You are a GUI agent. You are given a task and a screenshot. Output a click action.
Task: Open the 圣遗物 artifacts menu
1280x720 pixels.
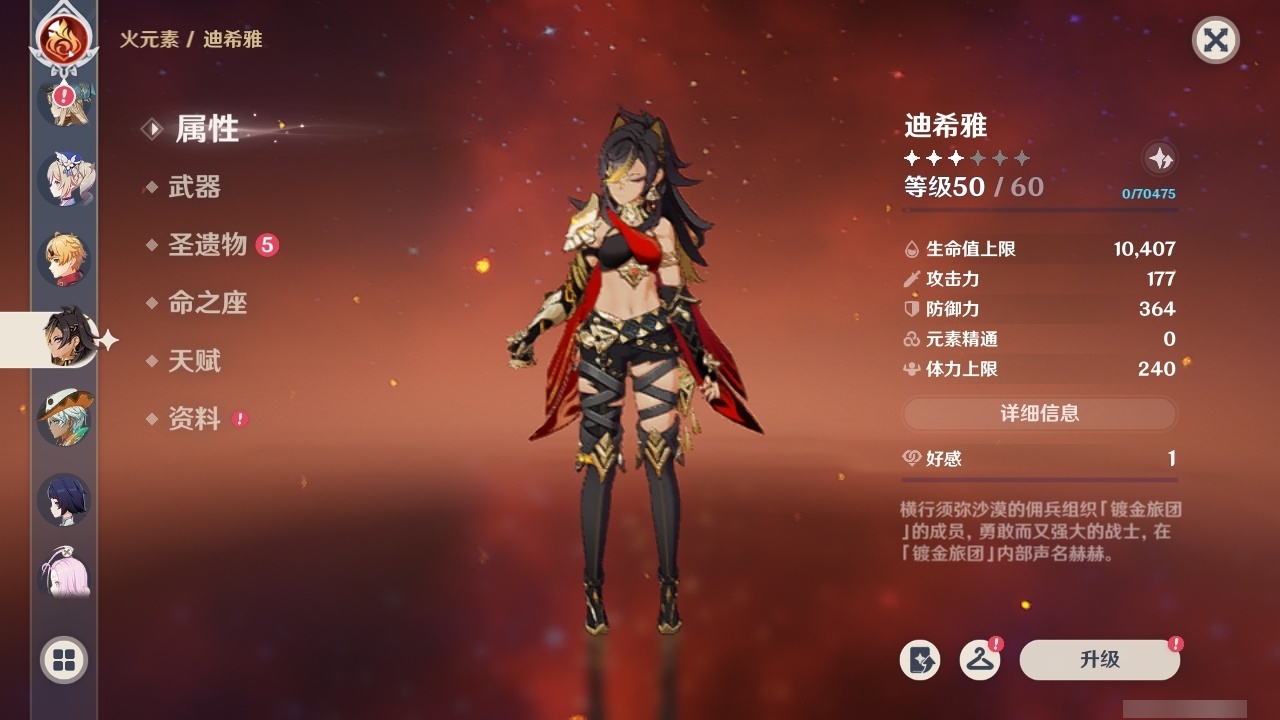[x=207, y=245]
